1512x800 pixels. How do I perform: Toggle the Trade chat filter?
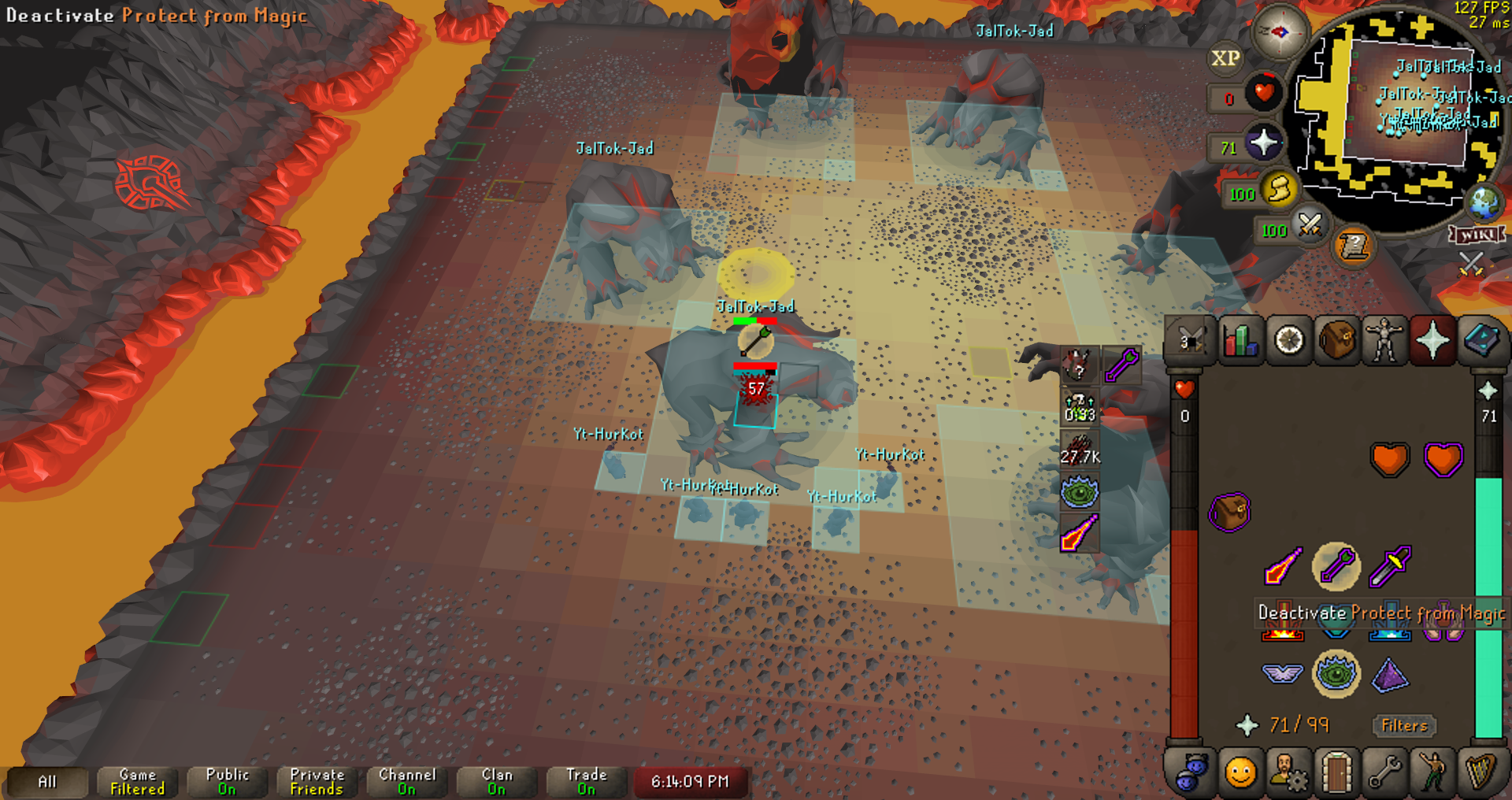click(x=587, y=782)
